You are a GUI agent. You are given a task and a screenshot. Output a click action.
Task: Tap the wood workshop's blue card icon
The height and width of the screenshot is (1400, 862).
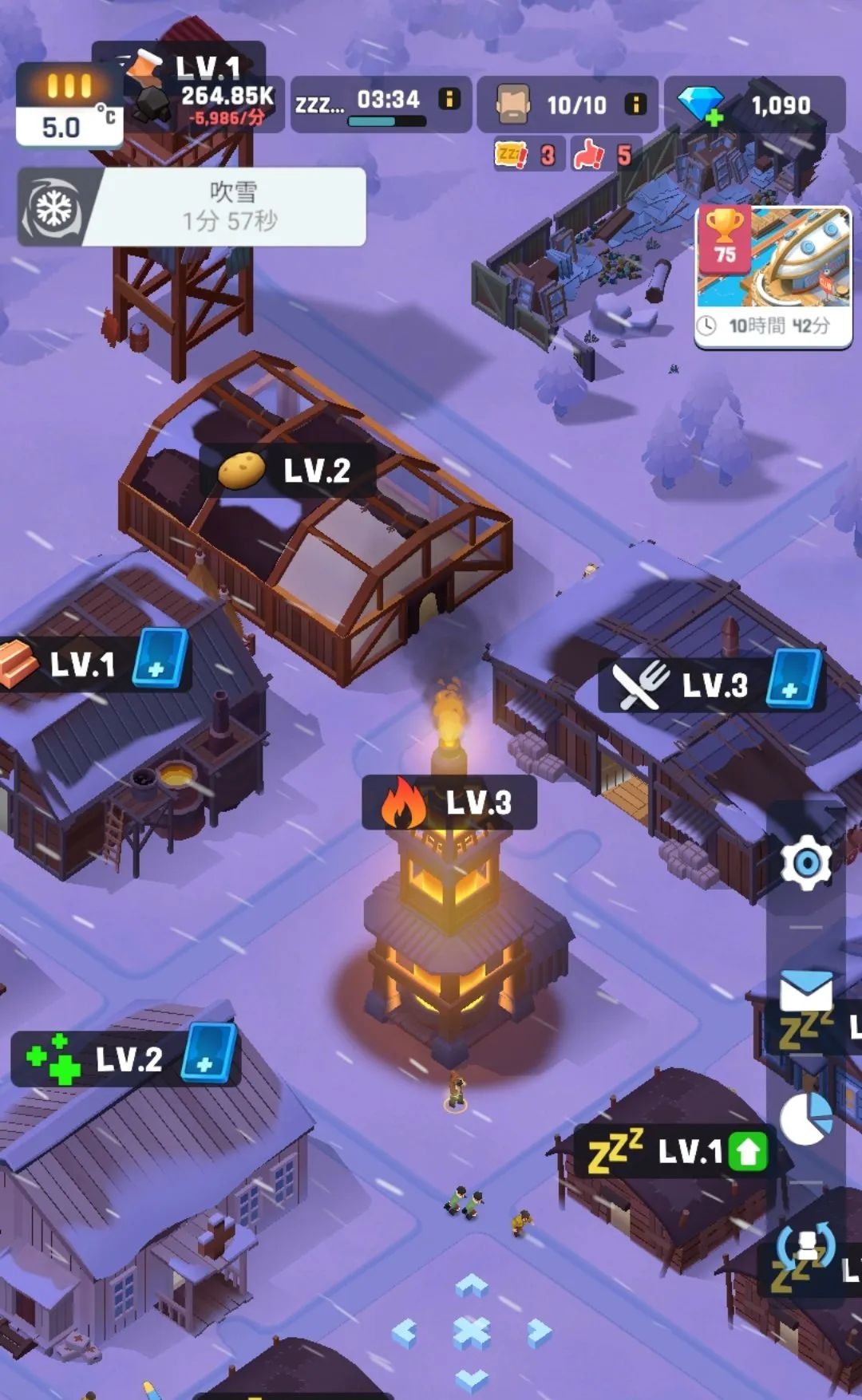pos(159,658)
